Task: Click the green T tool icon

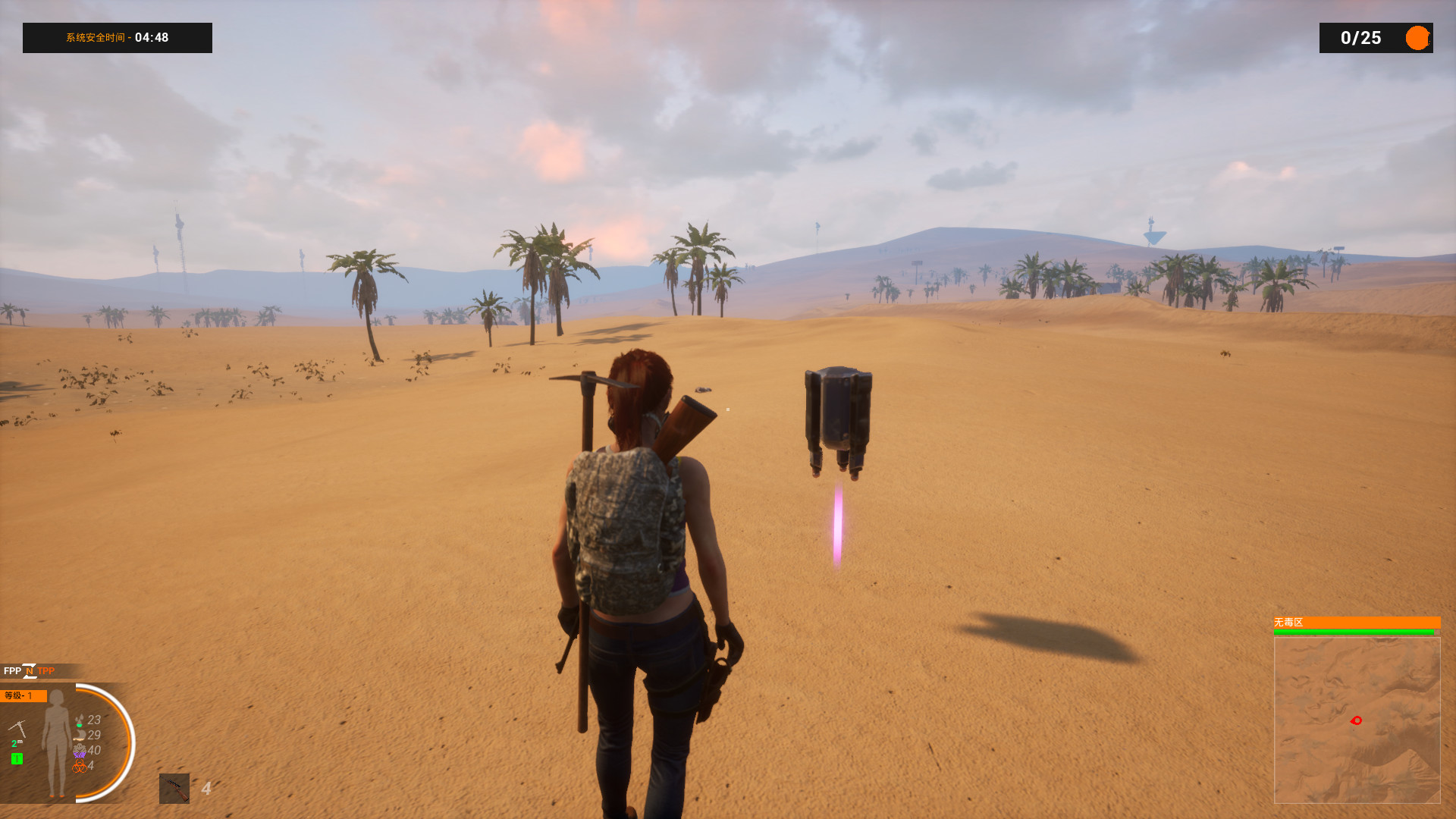Action: point(17,758)
